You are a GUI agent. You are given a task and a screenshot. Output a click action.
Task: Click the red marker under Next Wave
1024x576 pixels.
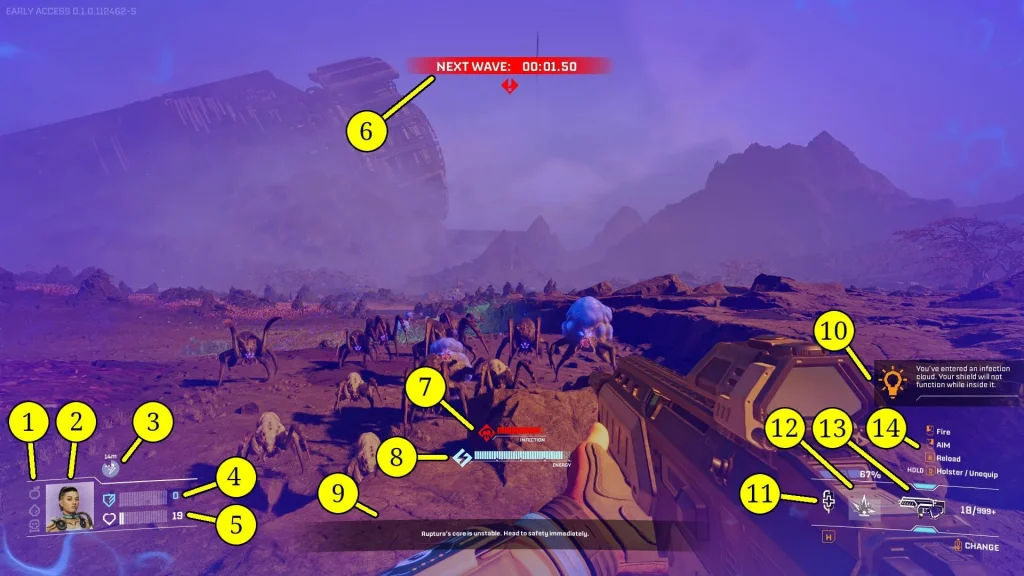(510, 87)
